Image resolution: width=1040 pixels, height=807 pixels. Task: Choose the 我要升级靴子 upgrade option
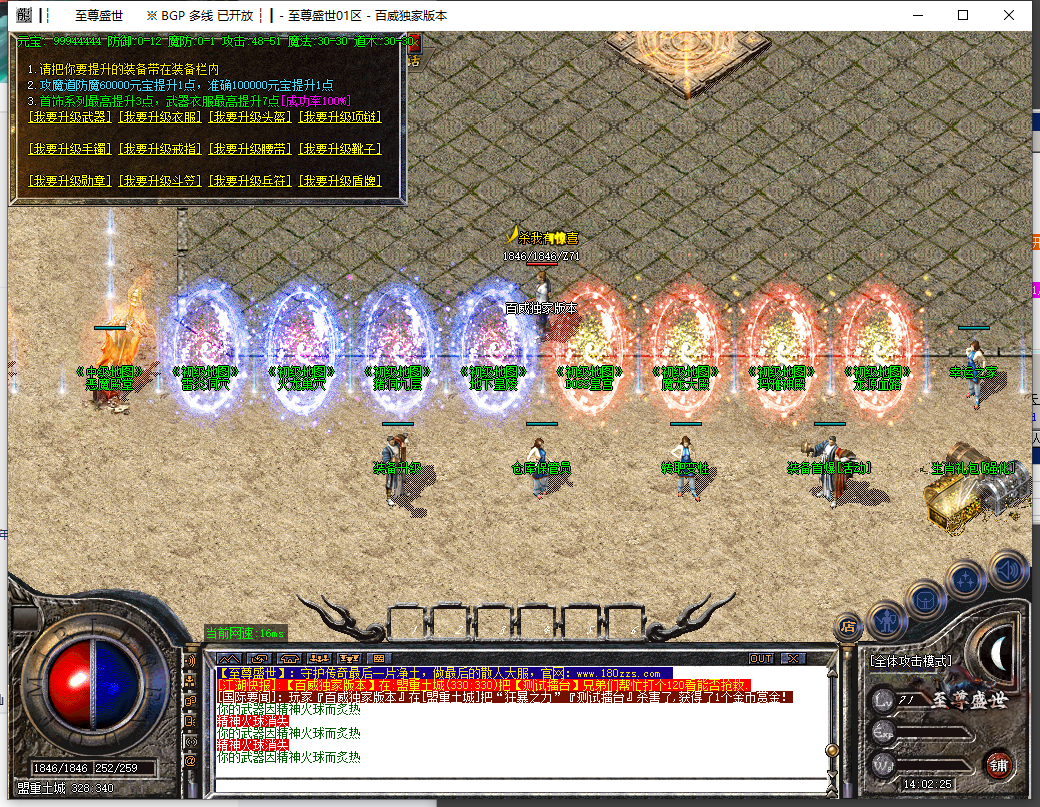[x=341, y=149]
